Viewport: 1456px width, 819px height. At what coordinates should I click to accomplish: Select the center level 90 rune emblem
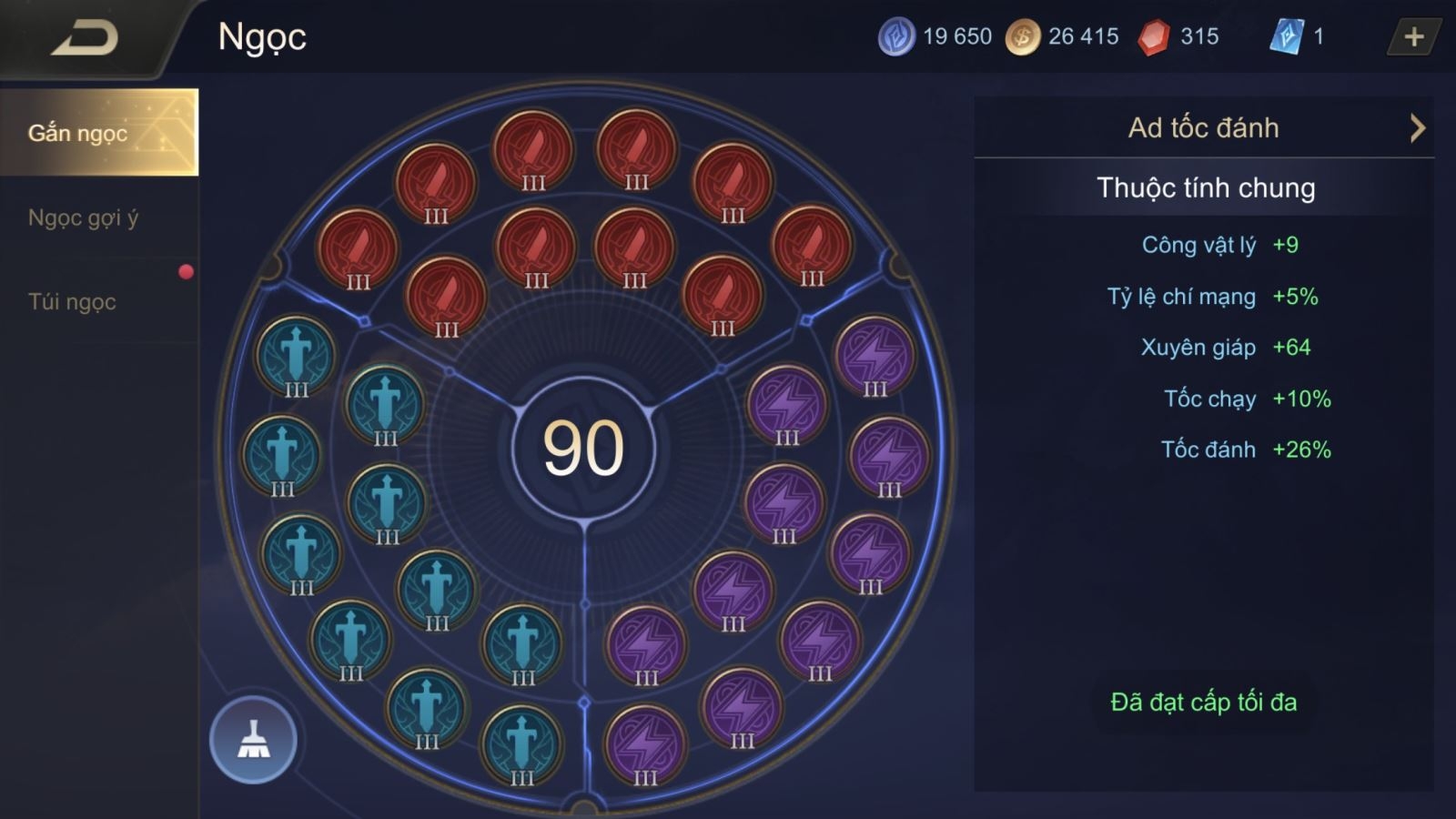[583, 448]
